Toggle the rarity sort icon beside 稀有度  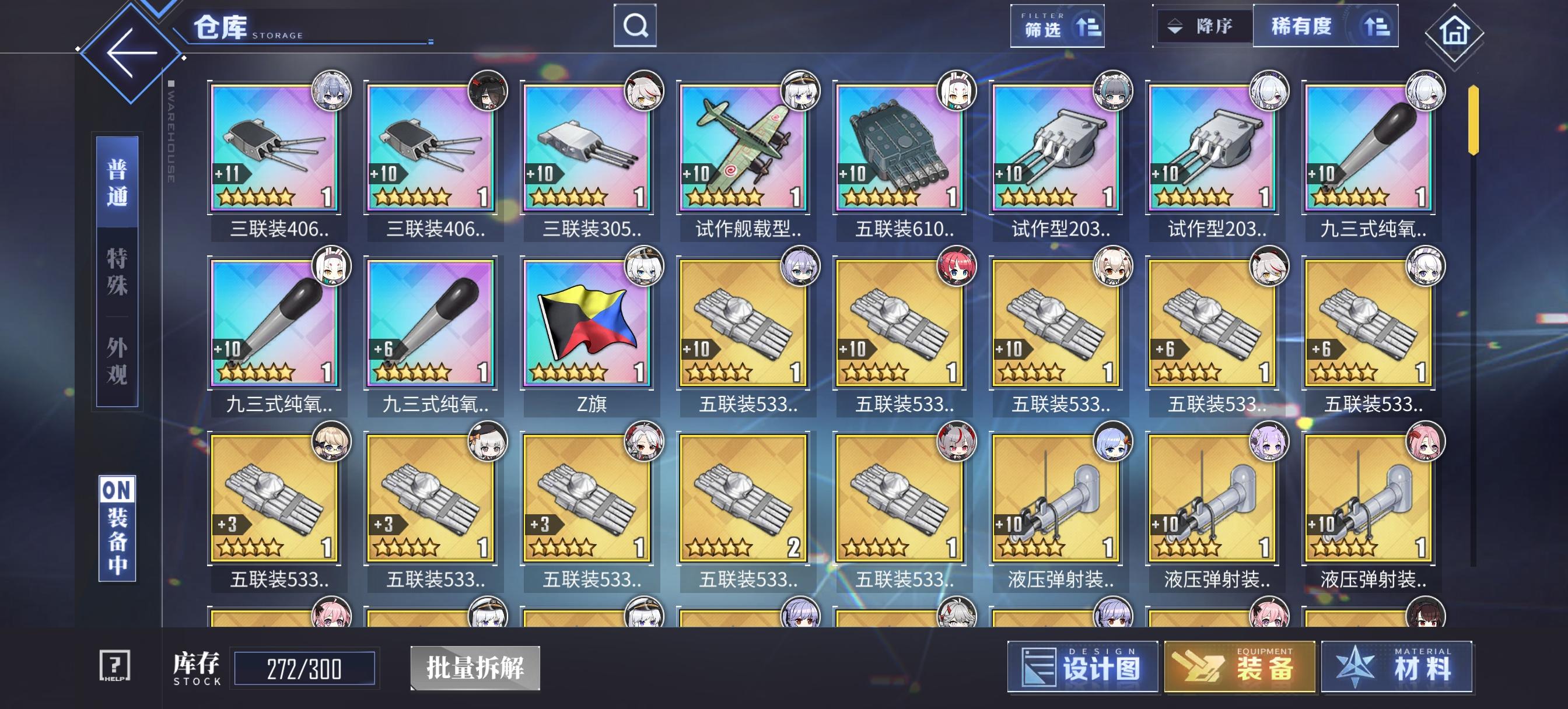coord(1377,26)
